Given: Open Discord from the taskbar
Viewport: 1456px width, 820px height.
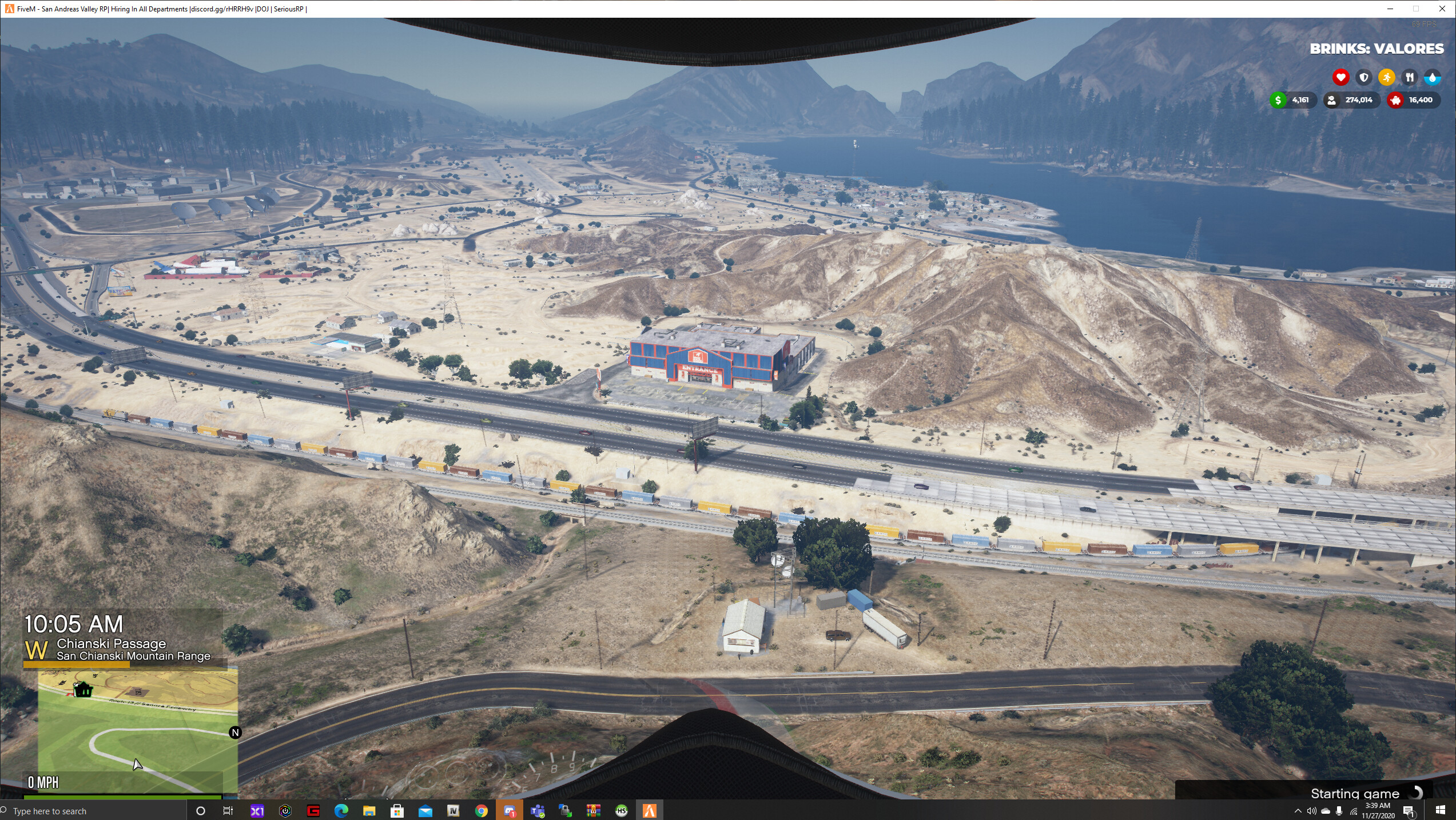Looking at the screenshot, I should 510,810.
